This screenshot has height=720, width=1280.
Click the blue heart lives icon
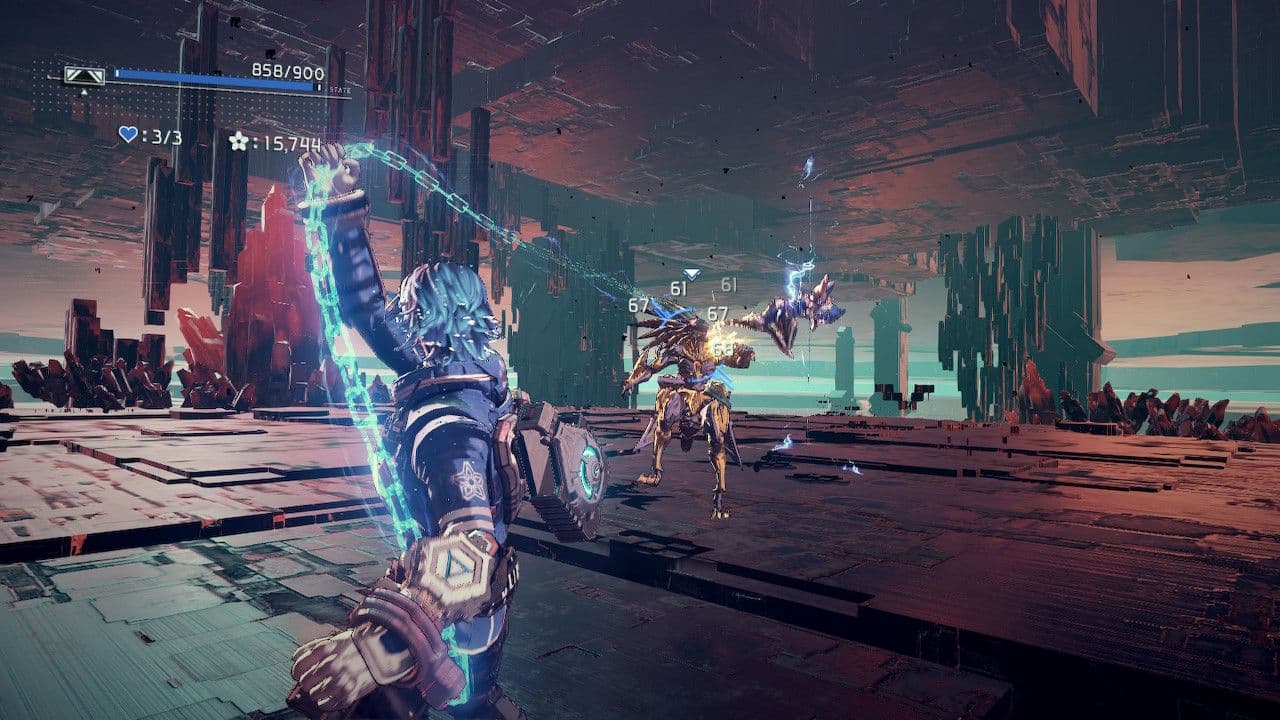[128, 137]
